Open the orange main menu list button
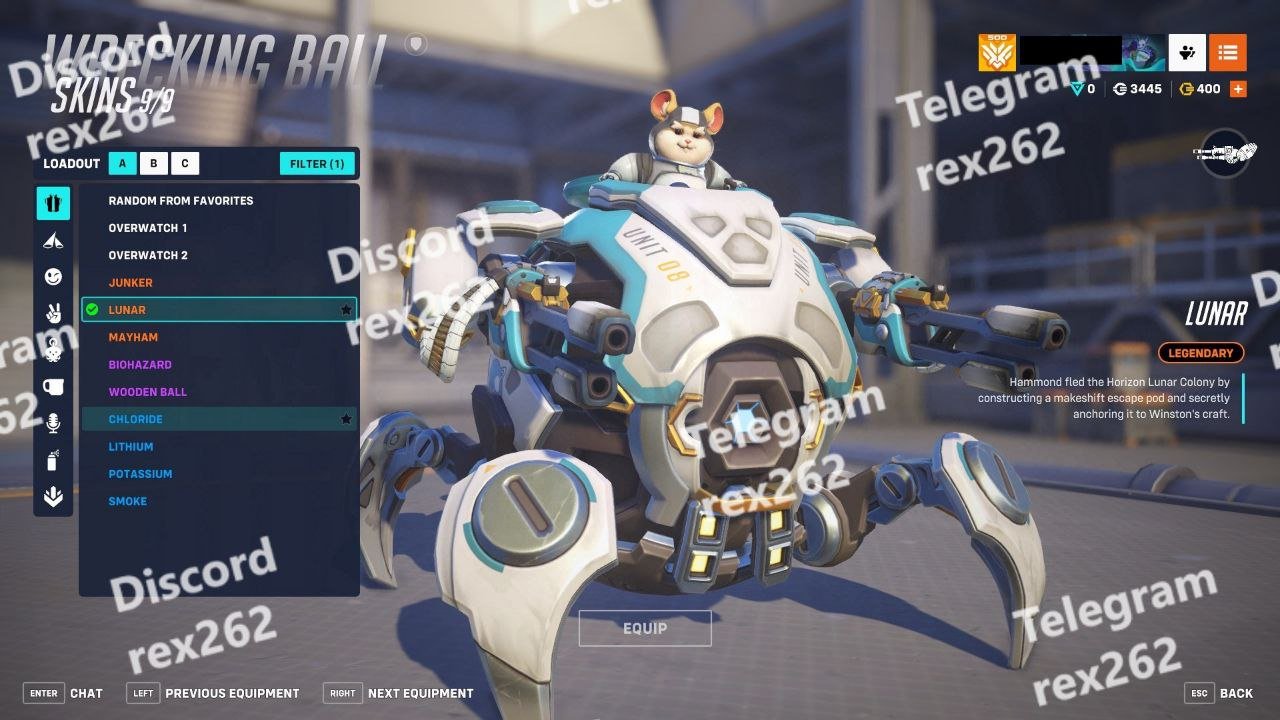1280x720 pixels. 1227,52
